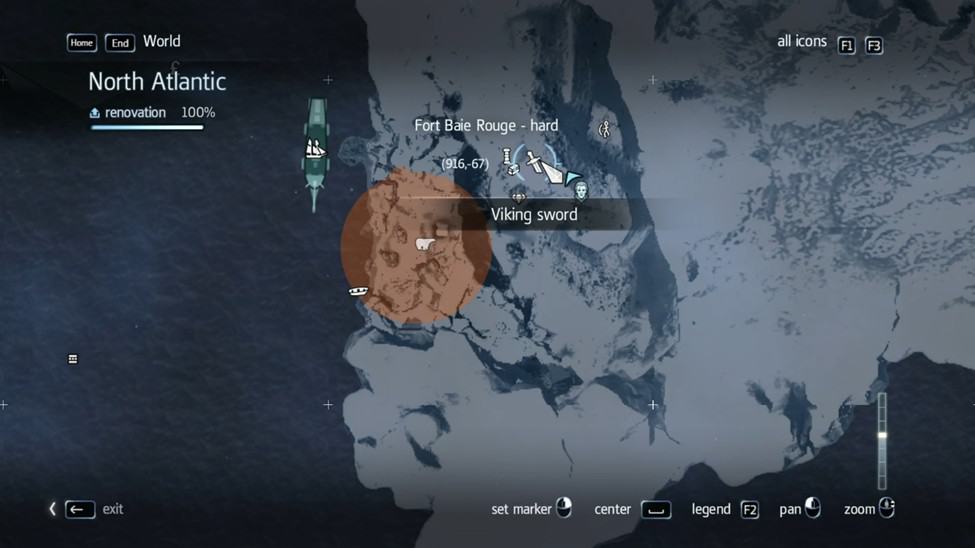
Task: Select the rowboat icon near the coast
Action: point(358,291)
